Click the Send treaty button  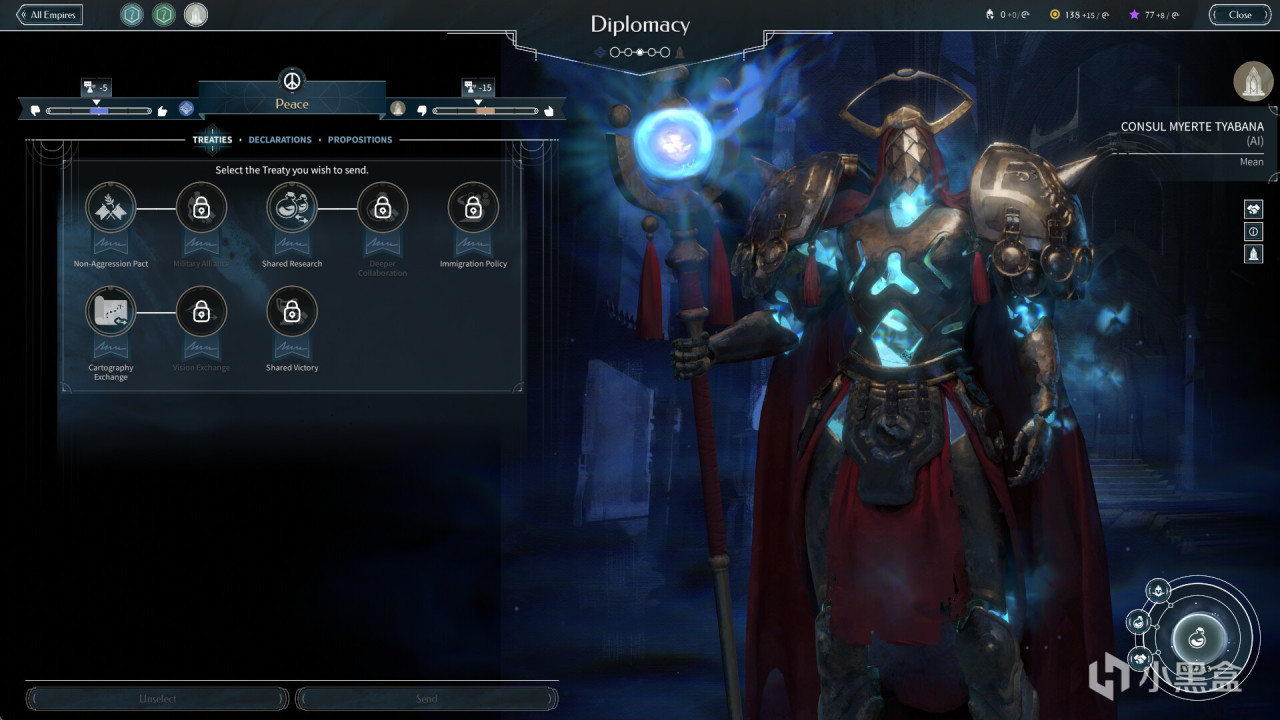[427, 698]
